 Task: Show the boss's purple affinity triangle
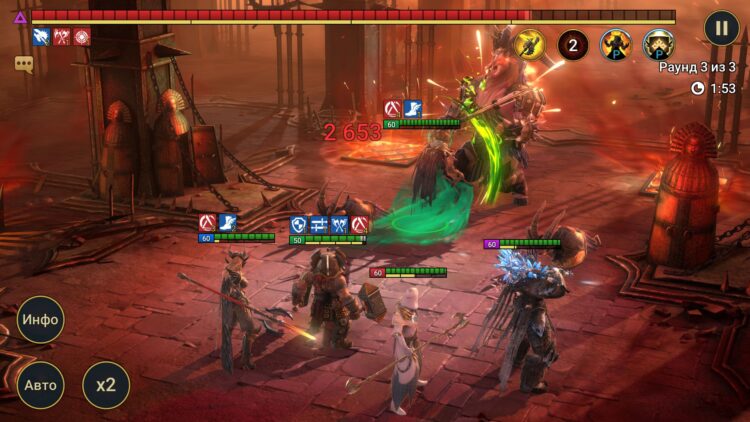click(x=20, y=17)
